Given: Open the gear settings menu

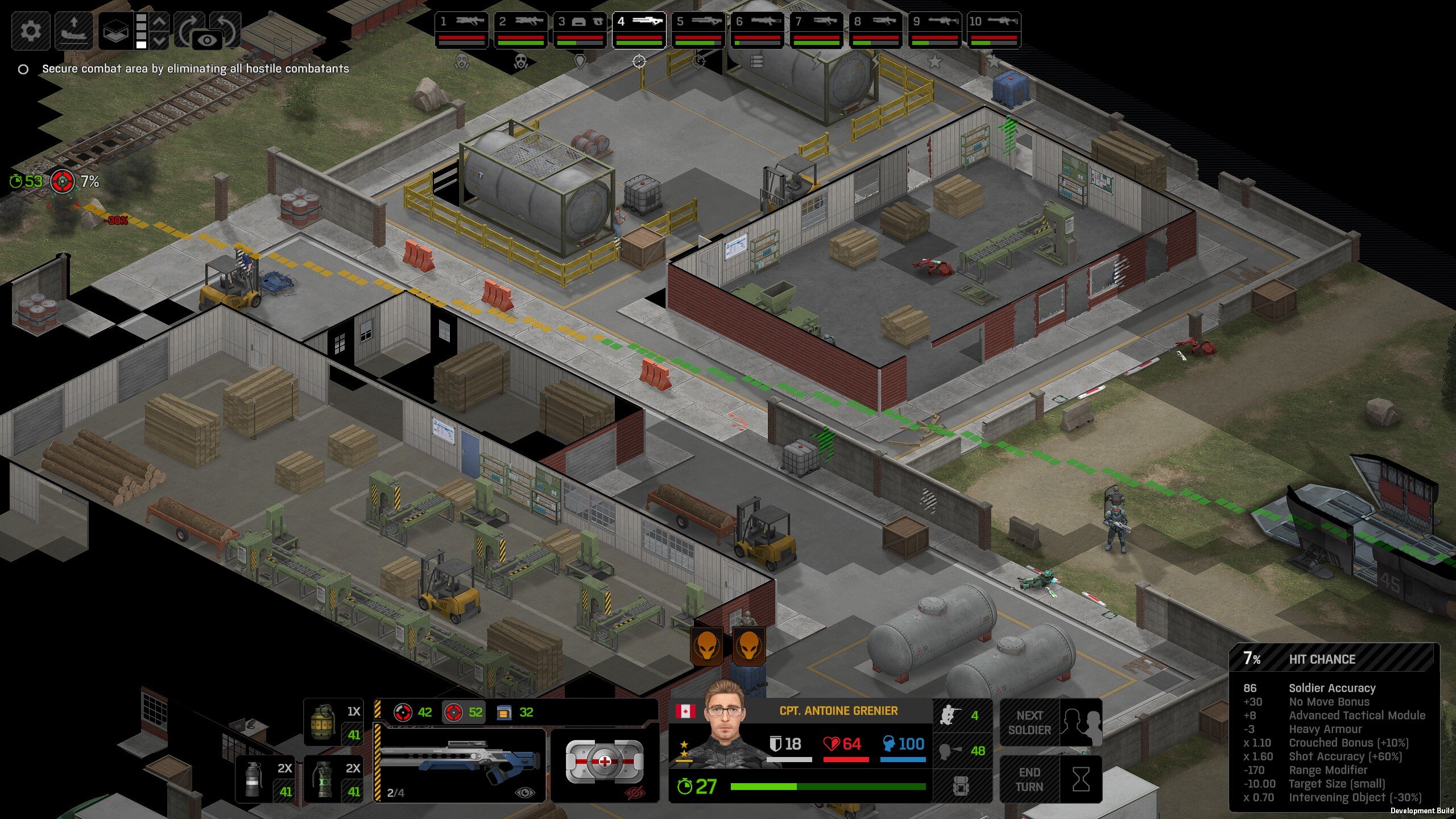Looking at the screenshot, I should [x=31, y=30].
